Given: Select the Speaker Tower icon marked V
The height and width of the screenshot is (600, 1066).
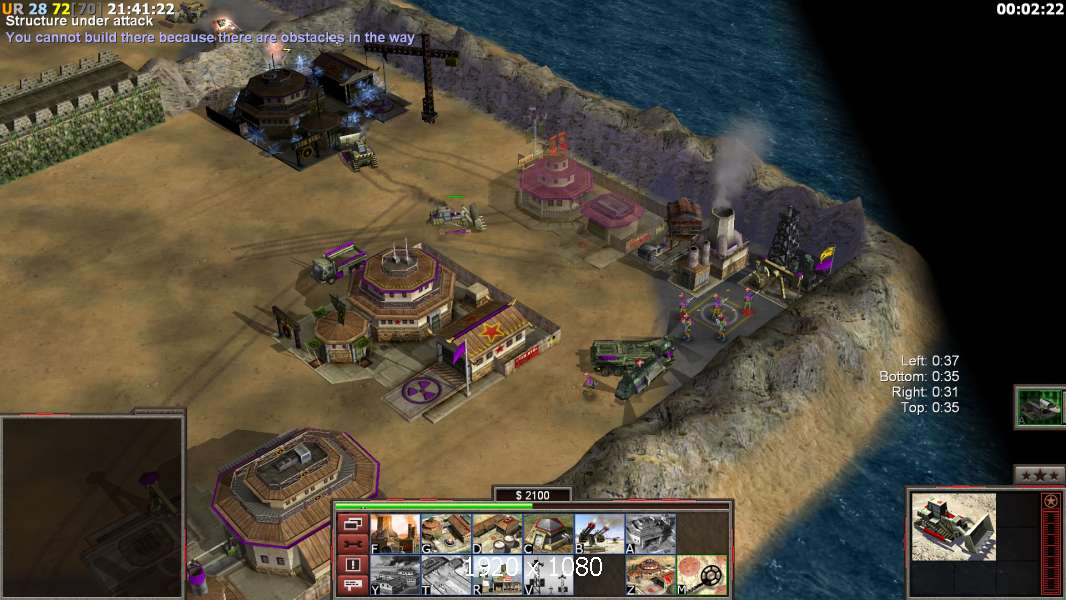Looking at the screenshot, I should pyautogui.click(x=547, y=575).
